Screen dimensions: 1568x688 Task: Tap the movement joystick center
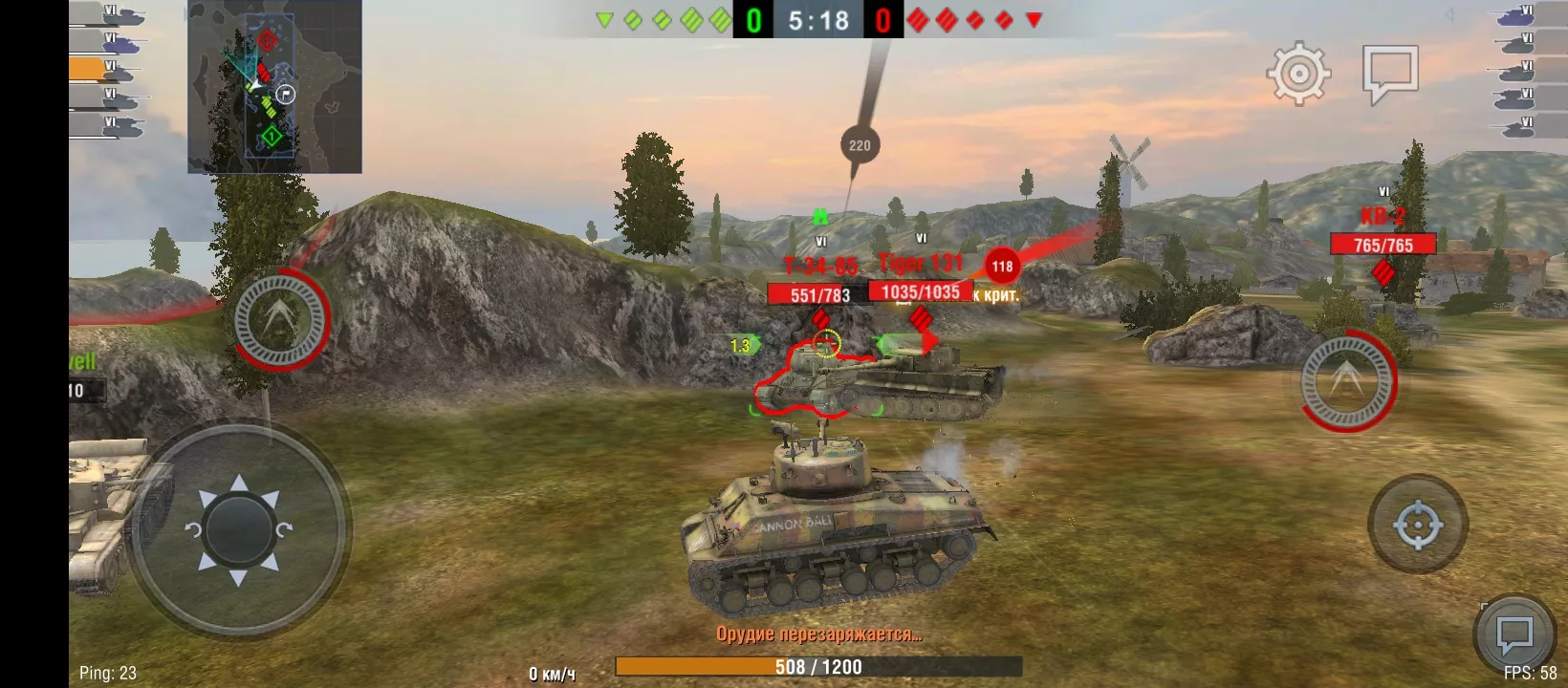coord(239,529)
